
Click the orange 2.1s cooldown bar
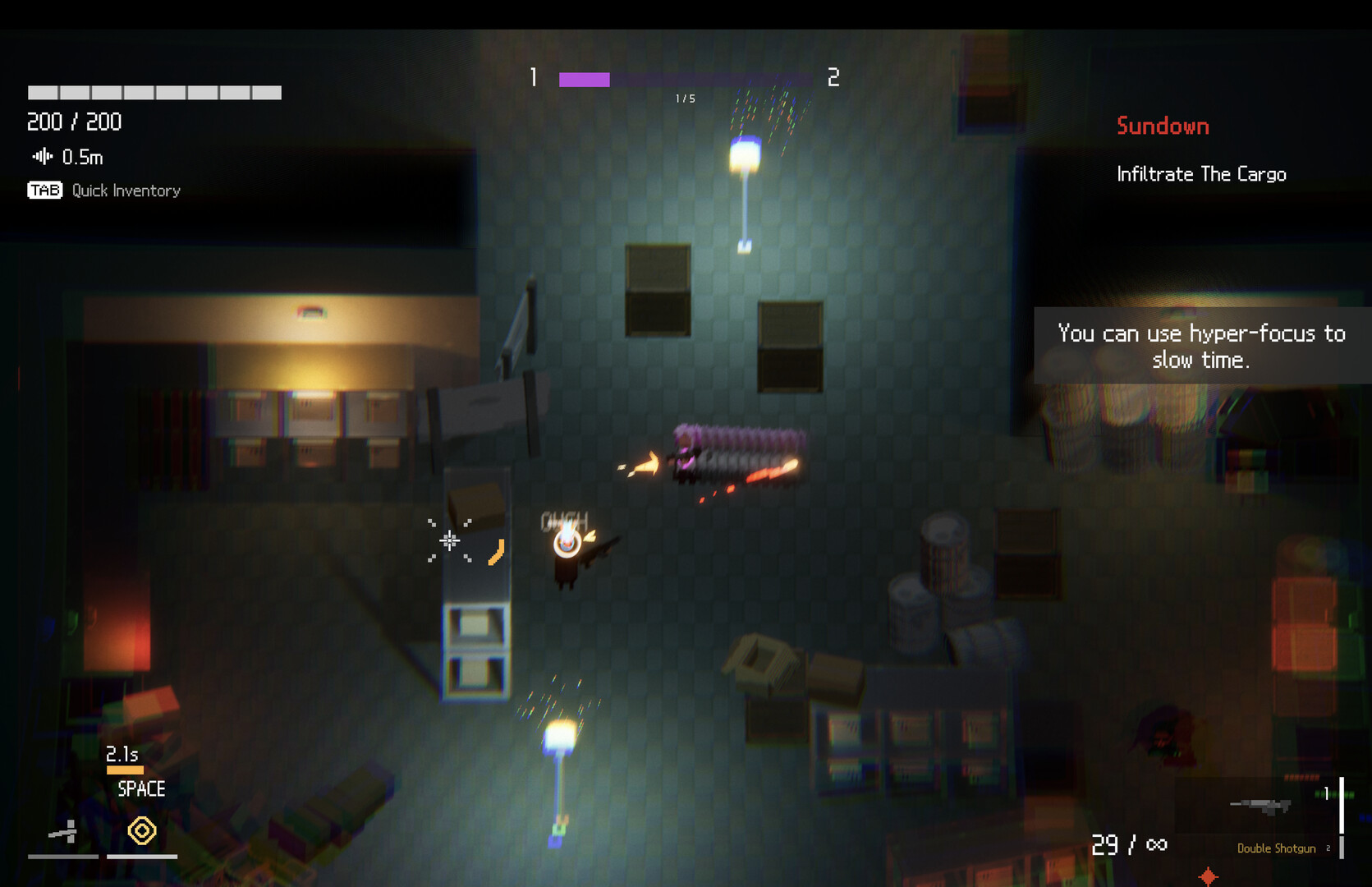[125, 770]
